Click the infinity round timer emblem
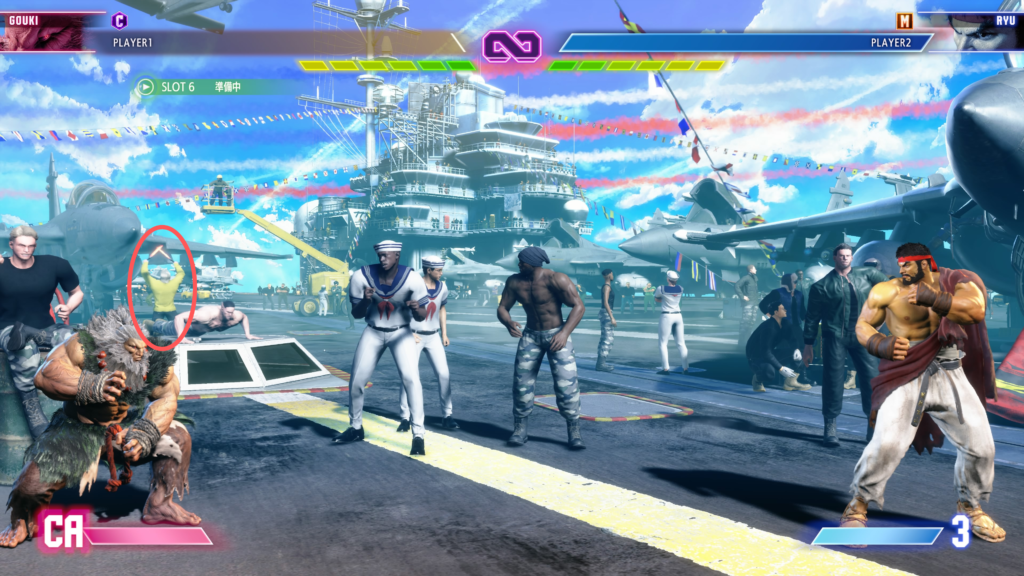 point(512,45)
